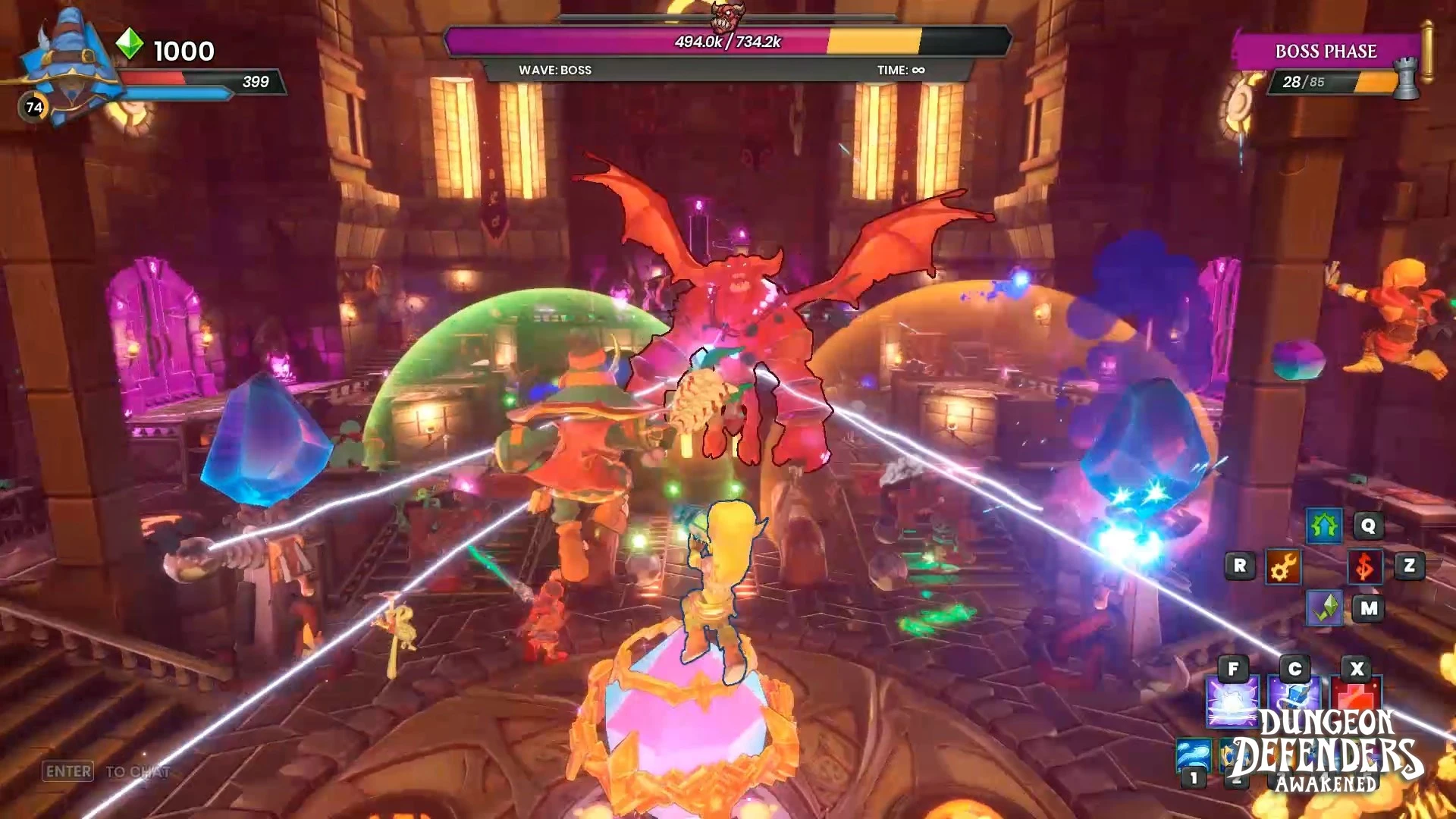Select the Boss Phase banner
This screenshot has width=1456, height=819.
click(1326, 52)
